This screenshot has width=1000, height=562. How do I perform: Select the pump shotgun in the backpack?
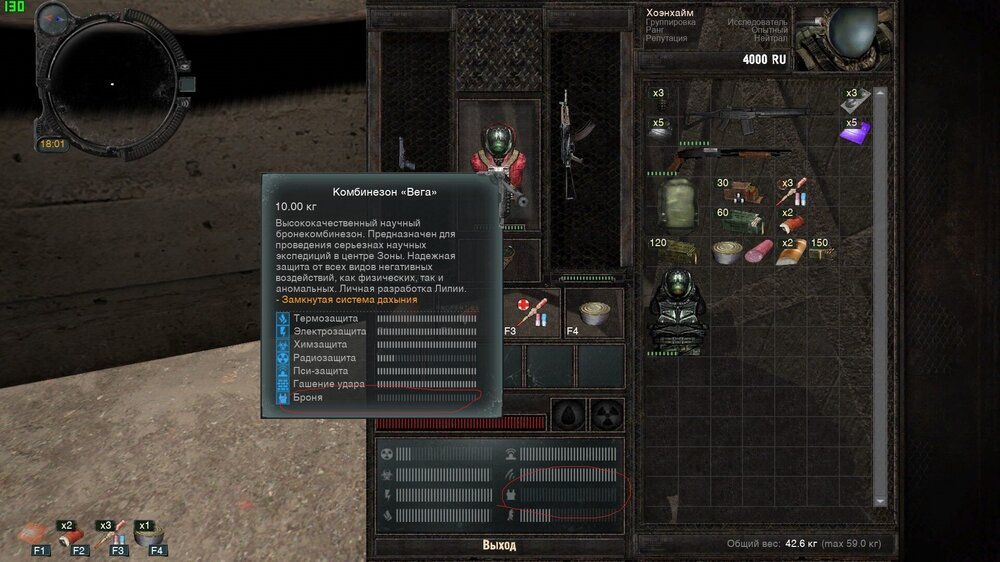pos(730,158)
